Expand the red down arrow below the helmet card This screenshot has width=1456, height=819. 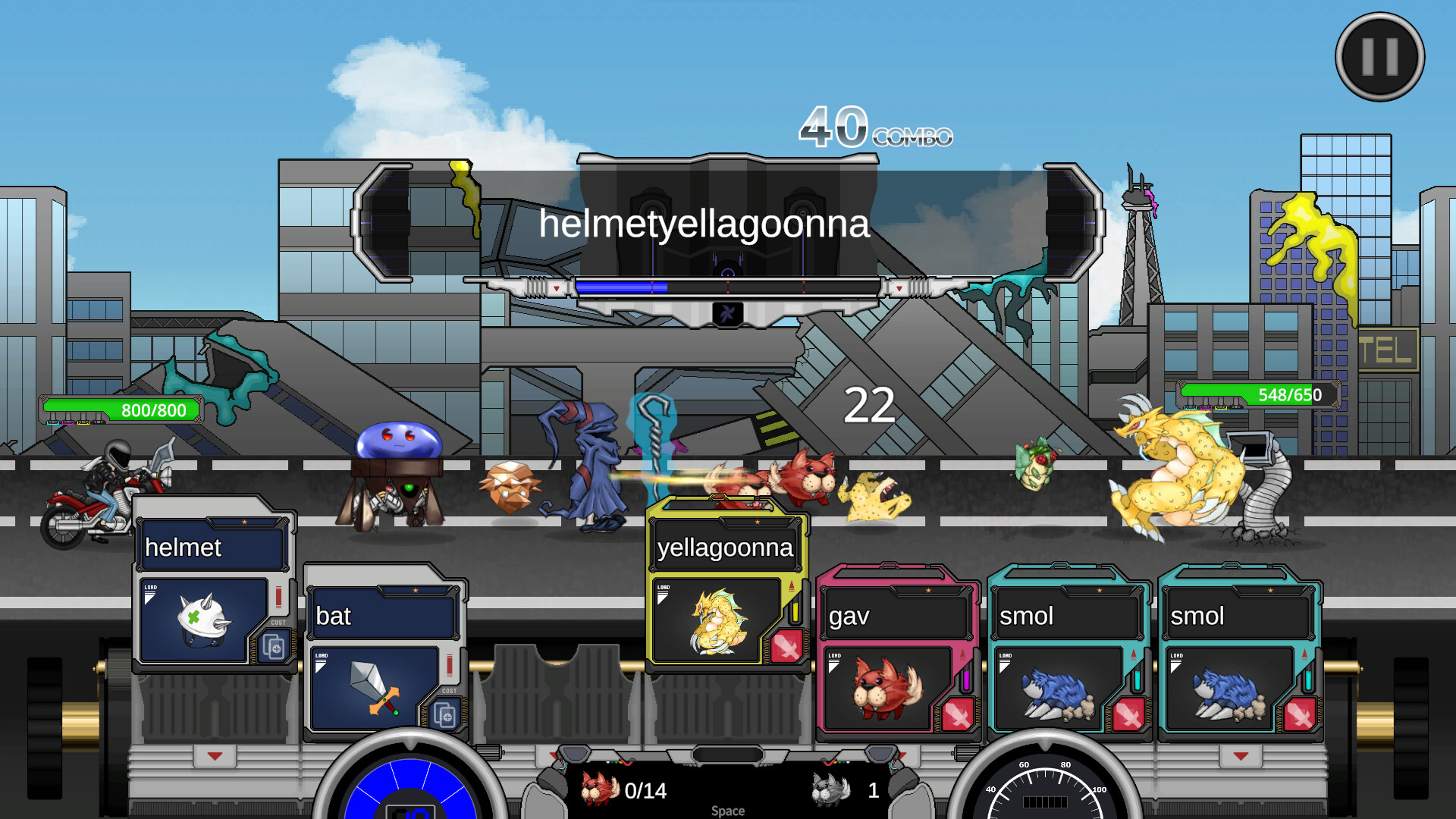[214, 755]
